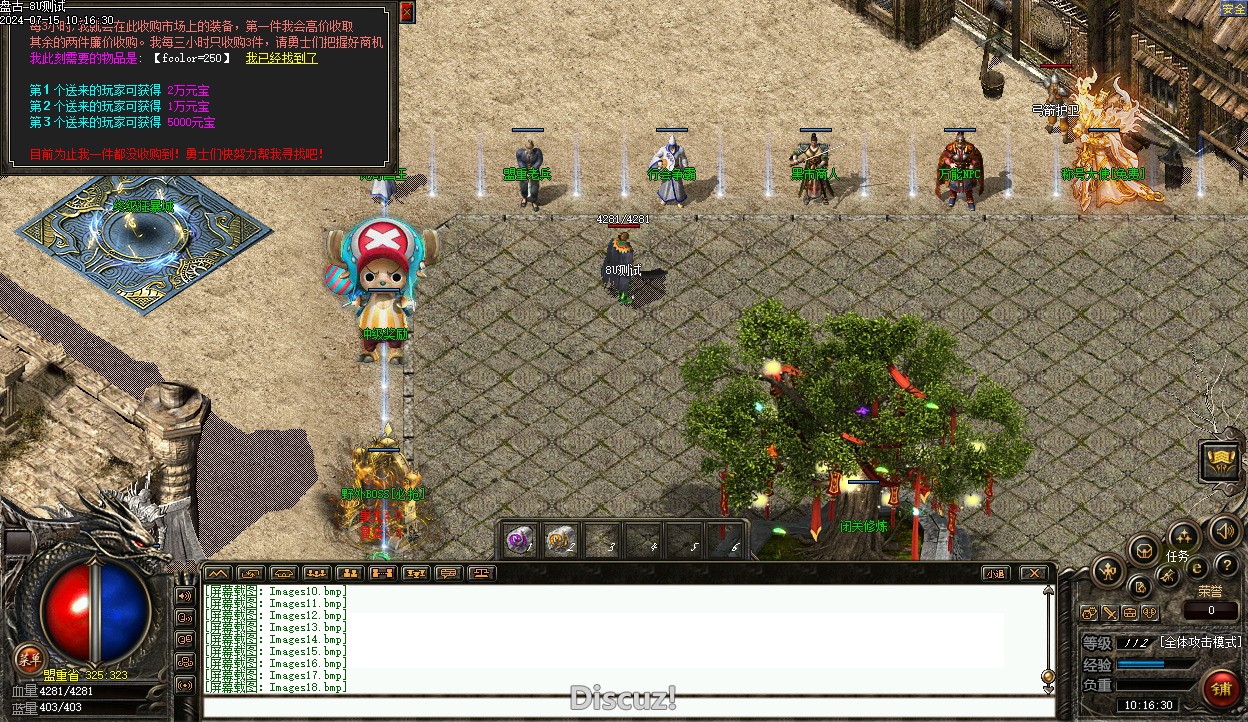Click the round 'e' browser icon
Viewport: 1248px width, 722px height.
(x=1197, y=569)
